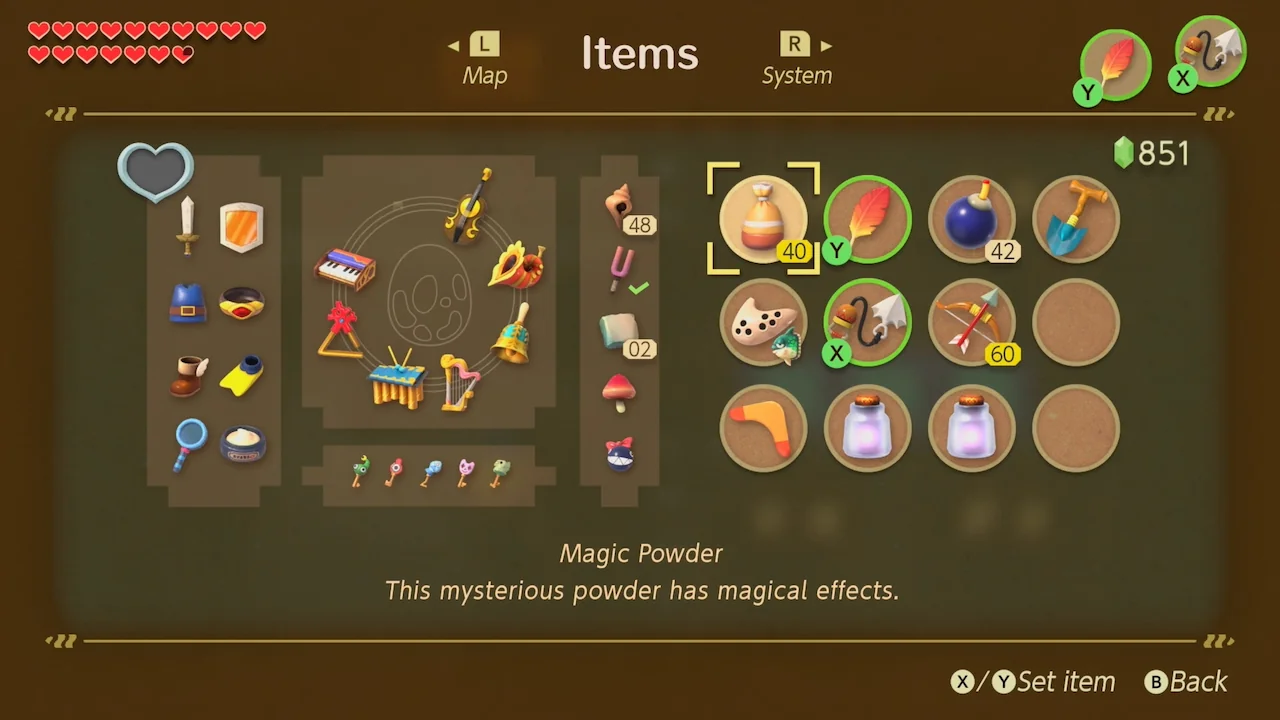Equip the Roc's Feather assigned to Y

(867, 218)
